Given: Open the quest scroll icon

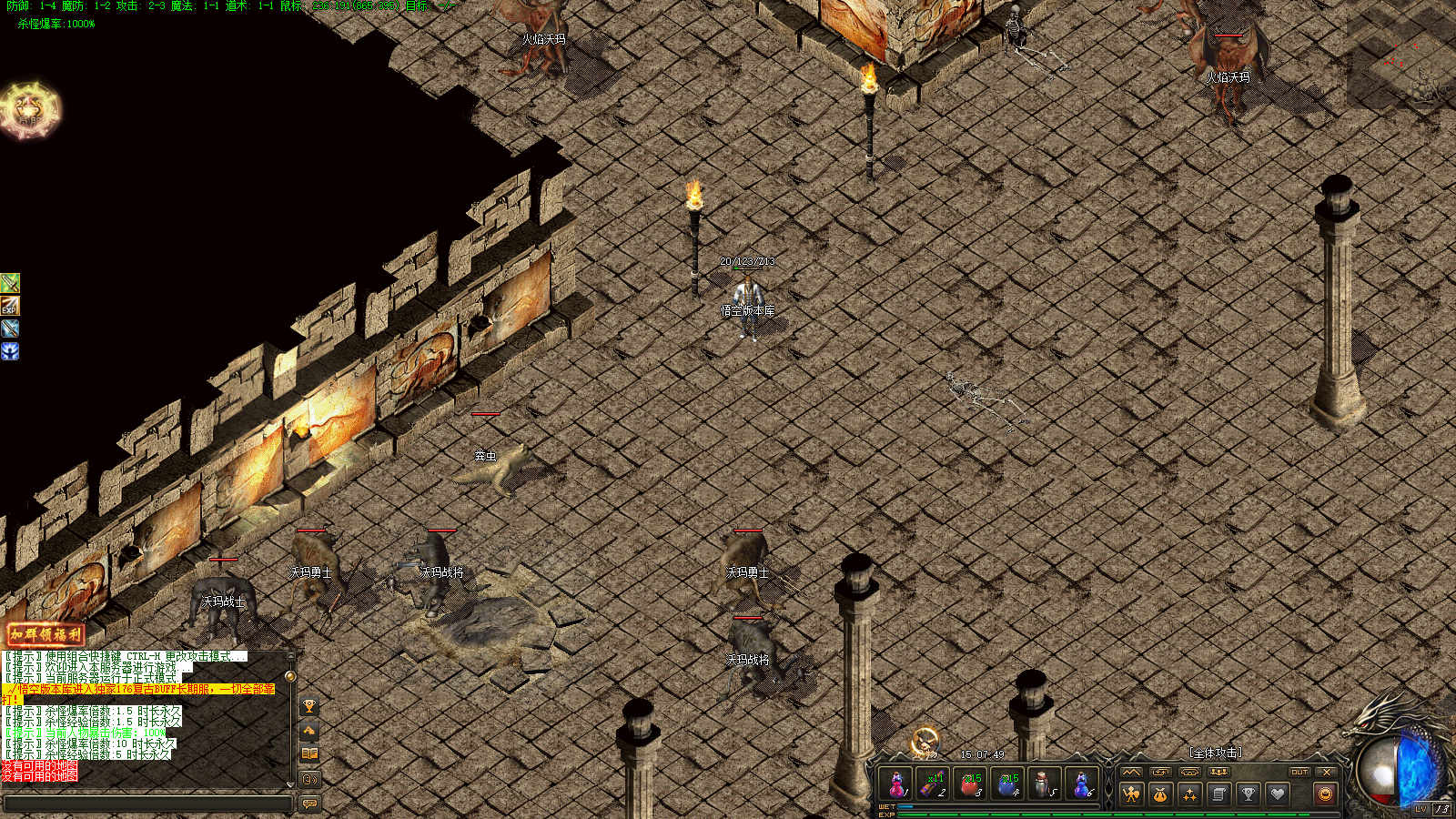Looking at the screenshot, I should point(1218,794).
